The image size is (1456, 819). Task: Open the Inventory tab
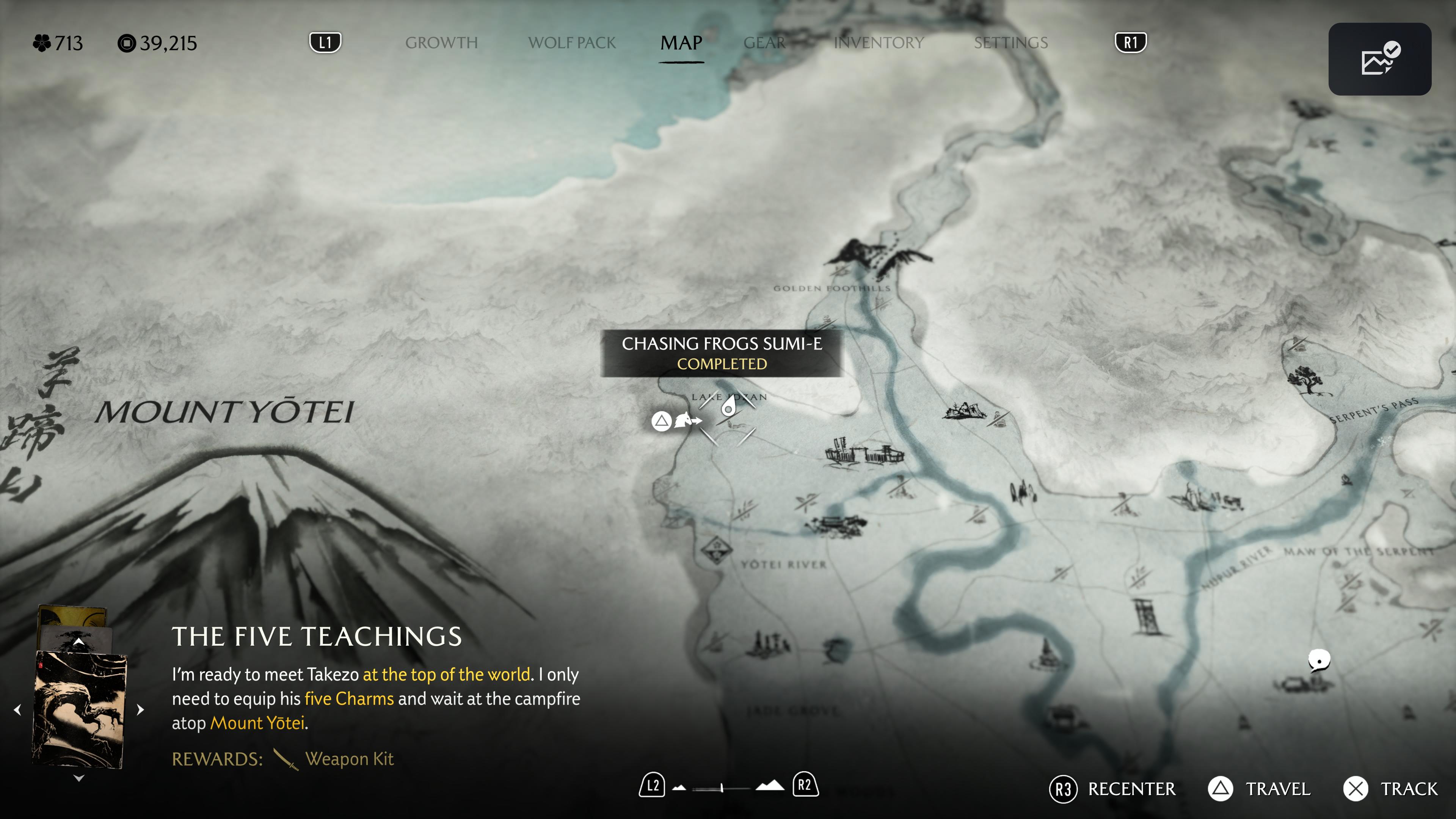coord(879,43)
